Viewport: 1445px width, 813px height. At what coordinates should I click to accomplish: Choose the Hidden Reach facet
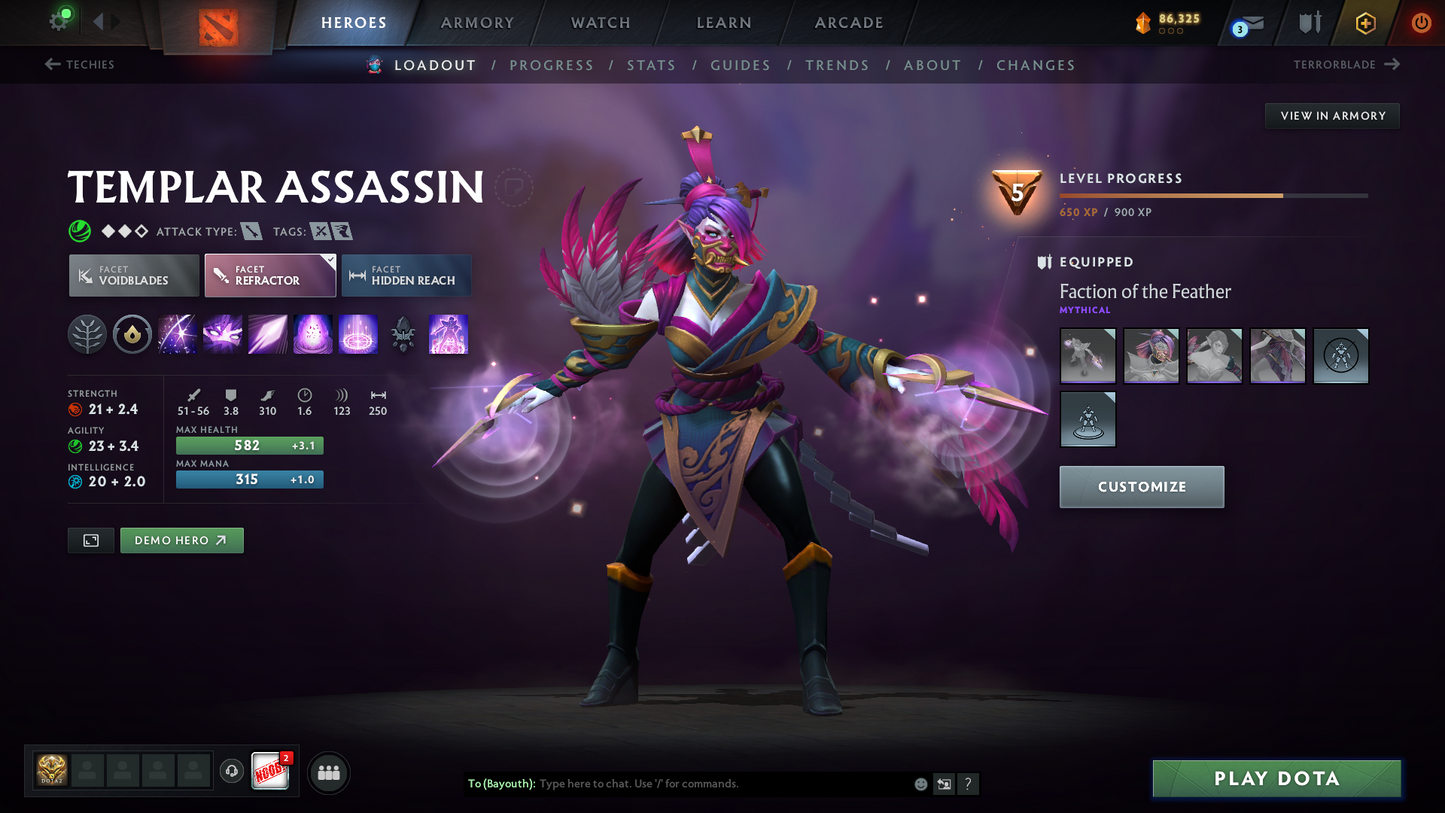pyautogui.click(x=406, y=275)
